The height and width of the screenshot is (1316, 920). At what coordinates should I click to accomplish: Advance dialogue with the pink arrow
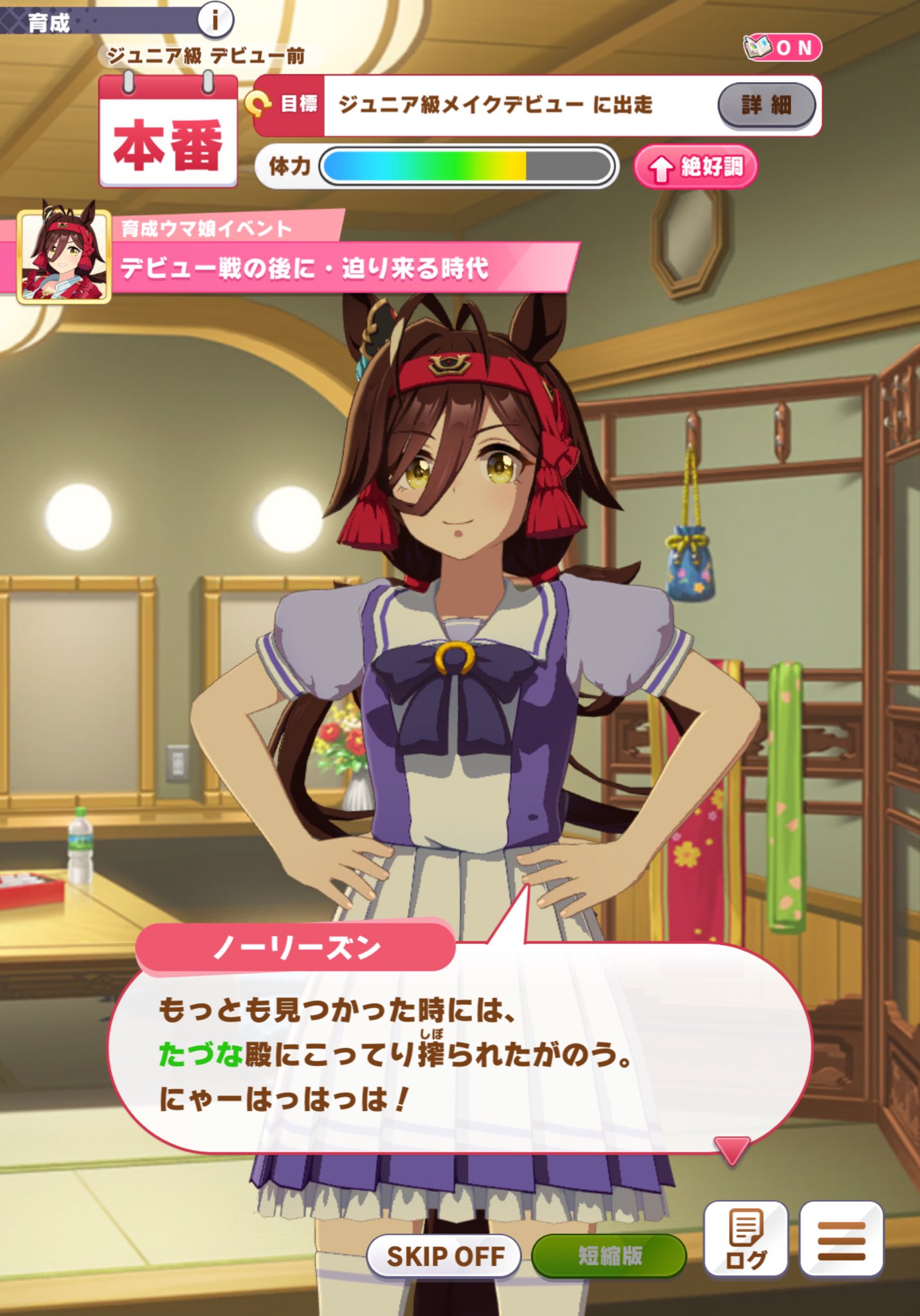click(x=732, y=1149)
